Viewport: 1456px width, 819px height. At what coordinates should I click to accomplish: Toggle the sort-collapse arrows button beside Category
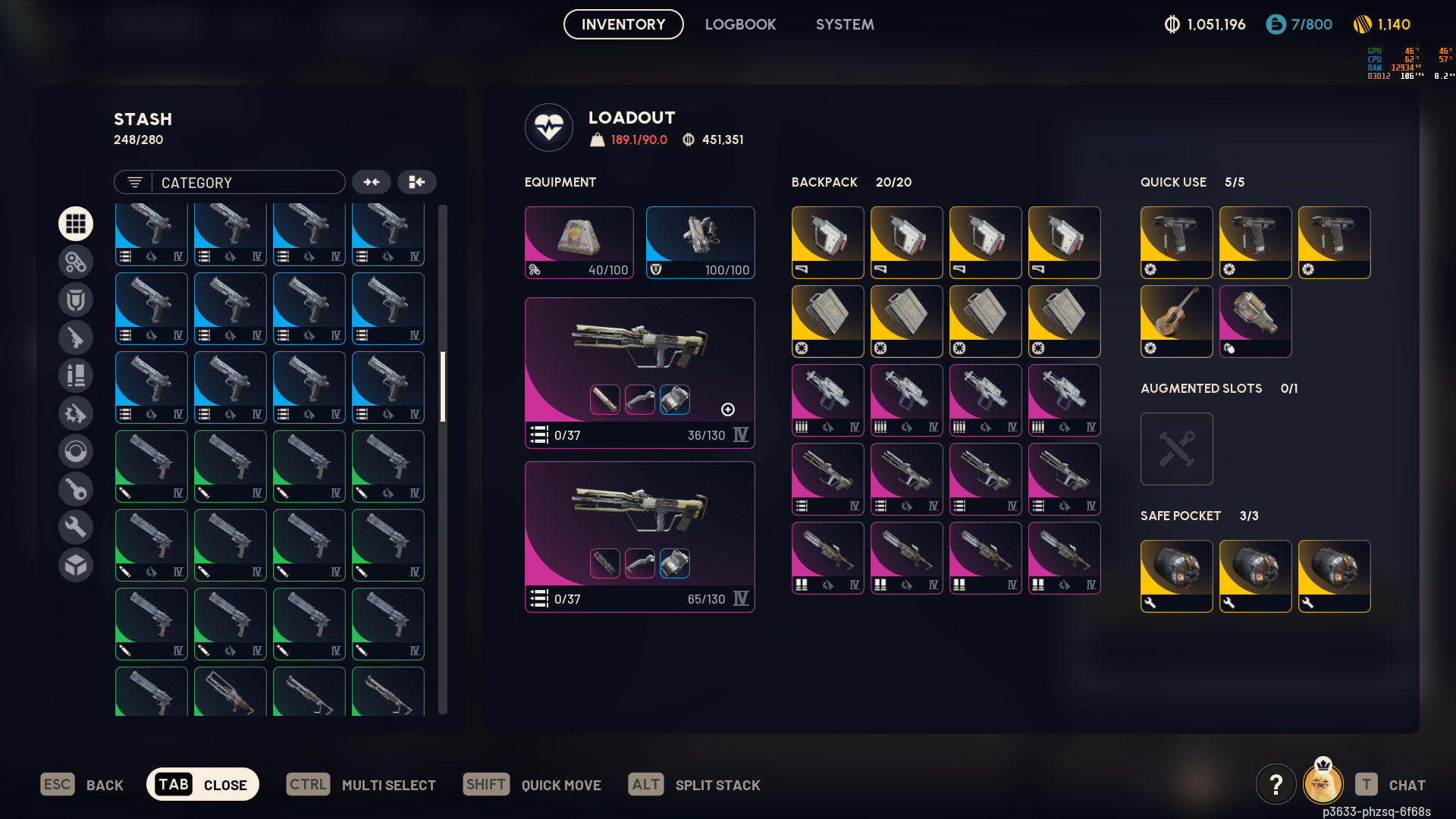tap(372, 182)
